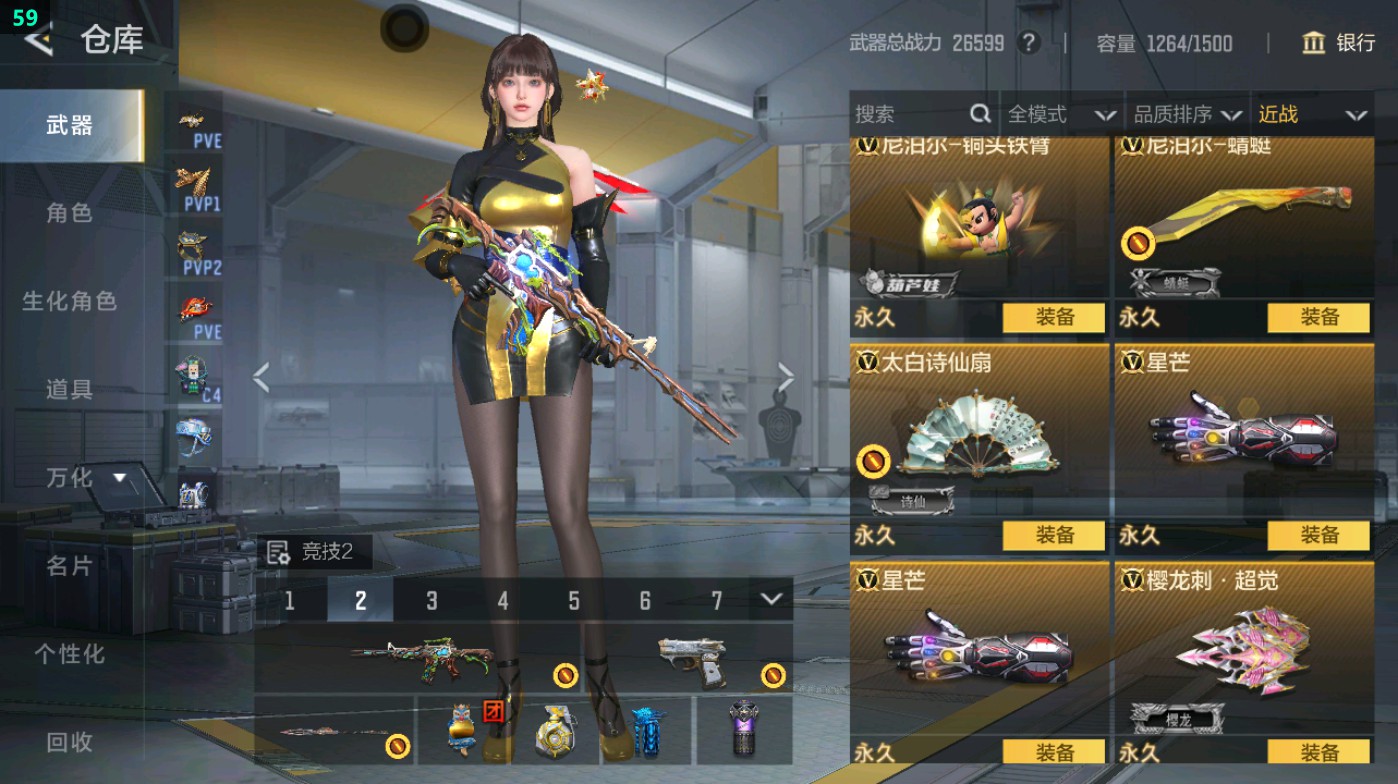Switch to the 角色 sidebar tab
Viewport: 1398px width, 784px height.
pos(70,214)
